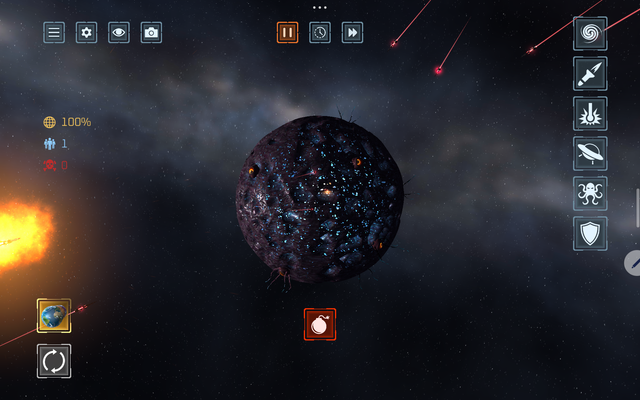Toggle the eye visibility button
640x400 pixels.
119,32
